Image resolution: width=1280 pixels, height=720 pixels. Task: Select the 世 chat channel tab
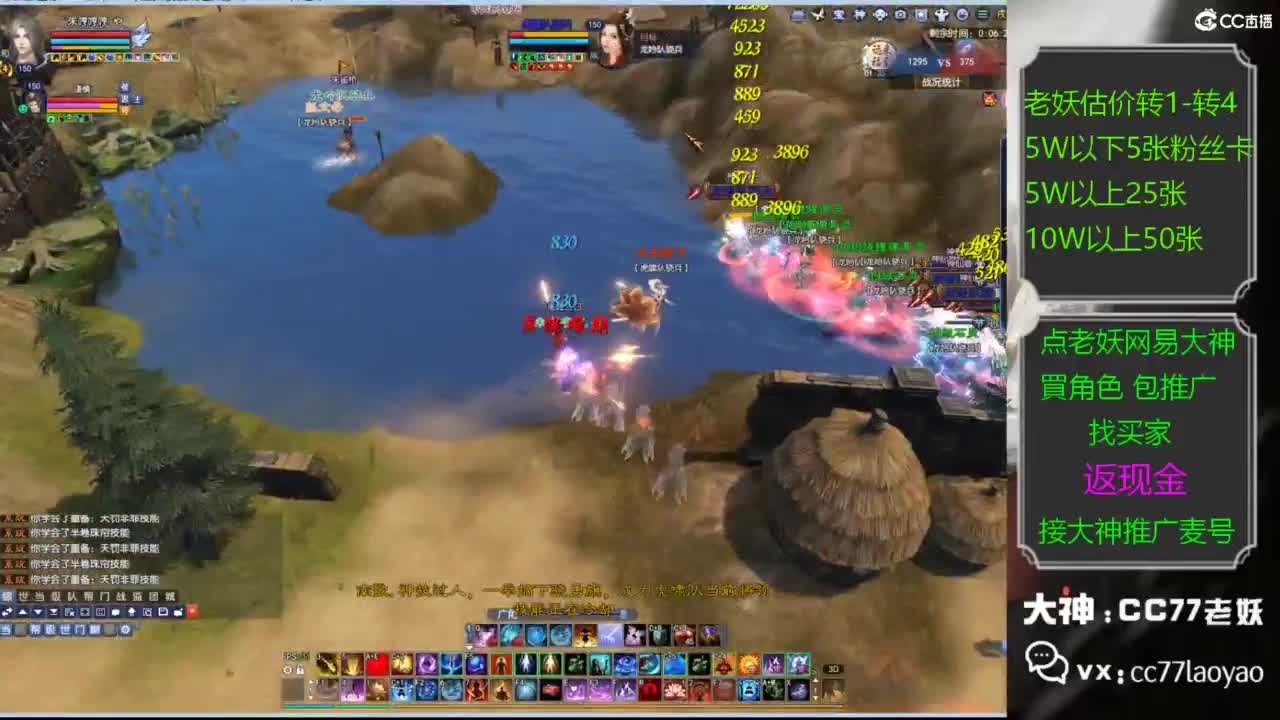(21, 595)
